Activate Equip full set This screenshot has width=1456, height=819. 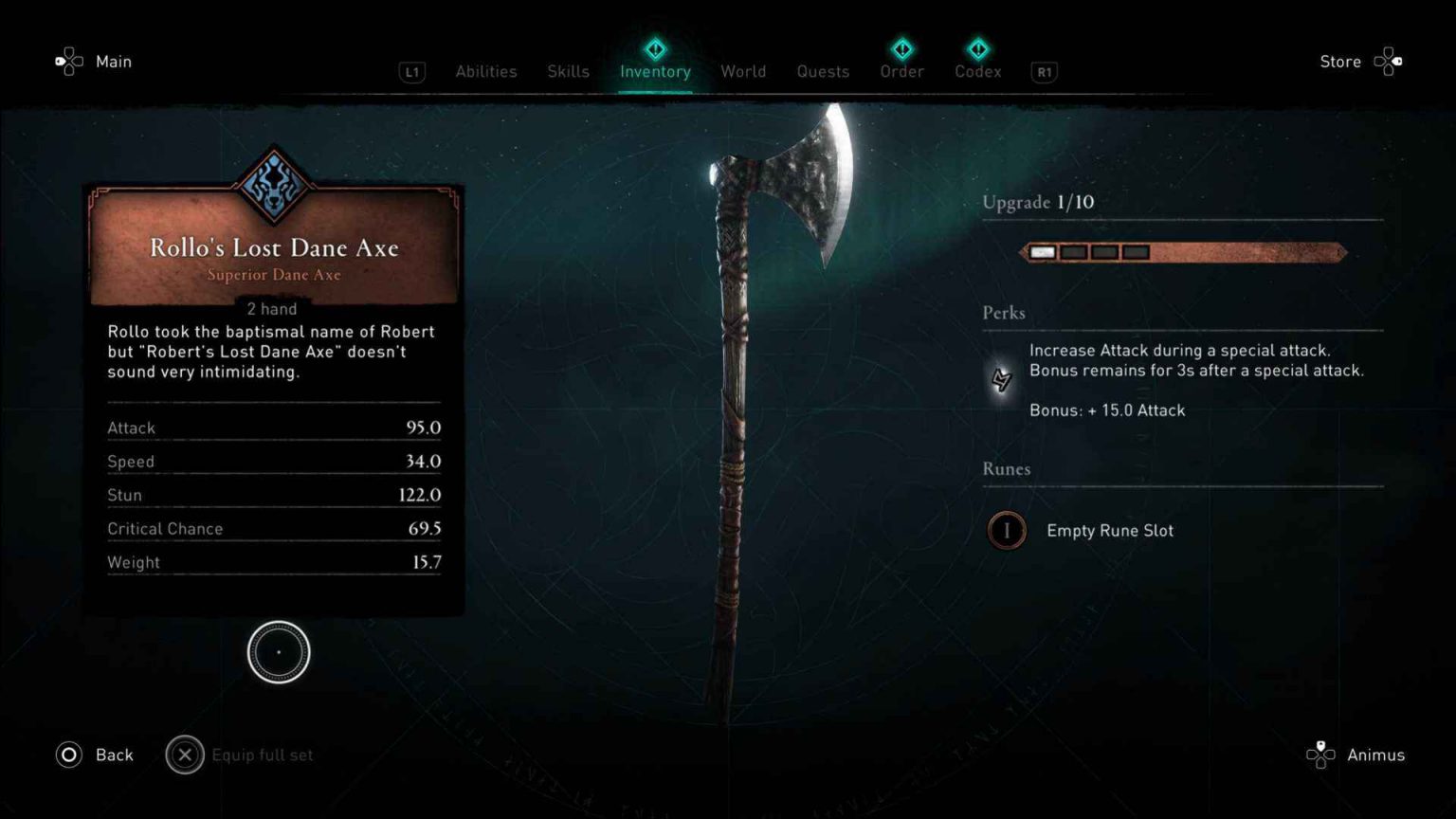(241, 755)
